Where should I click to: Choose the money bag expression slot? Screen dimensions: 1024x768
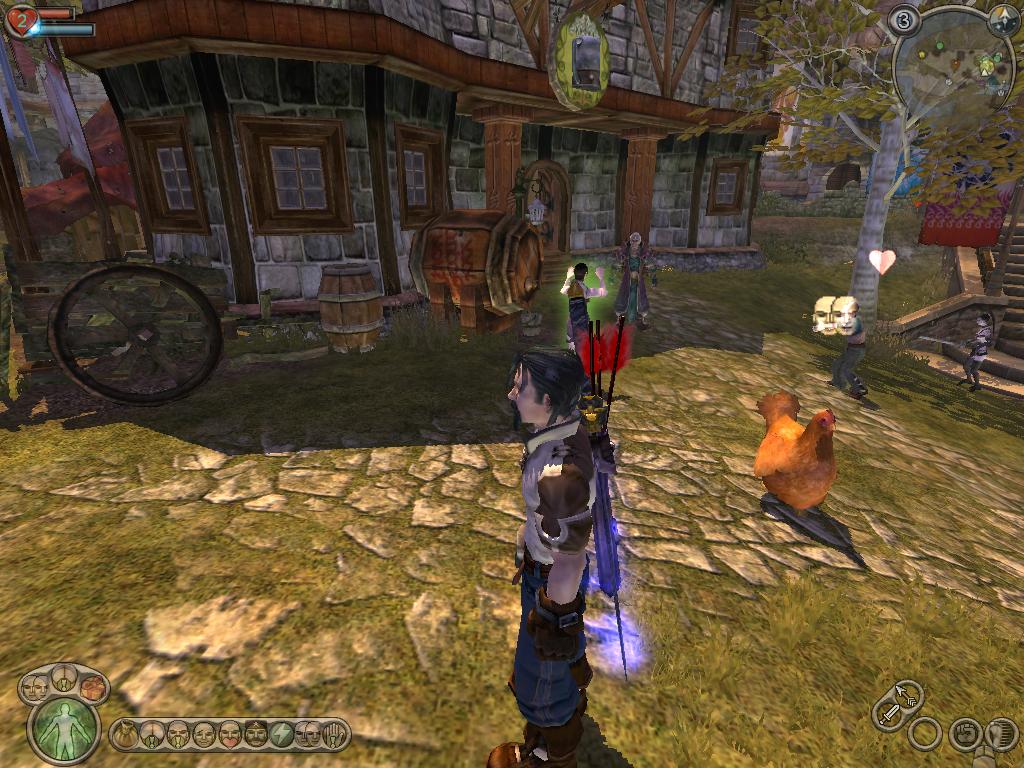pyautogui.click(x=125, y=735)
